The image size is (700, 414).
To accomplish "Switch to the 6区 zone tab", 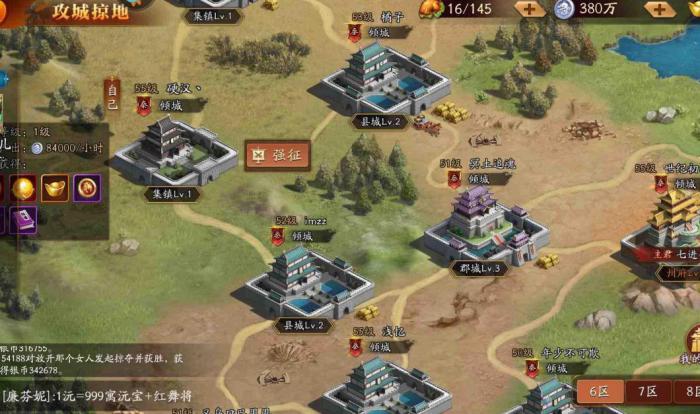I will click(x=599, y=393).
